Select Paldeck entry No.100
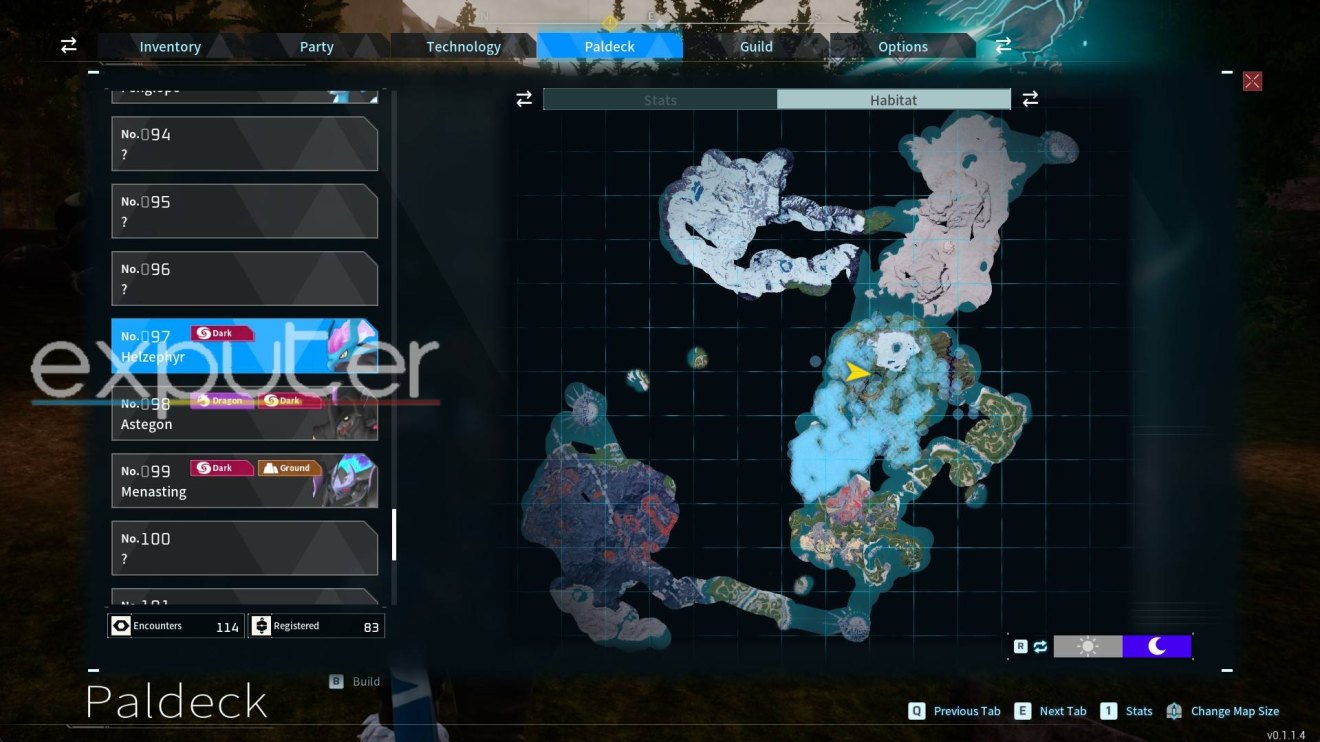1320x742 pixels. (x=244, y=547)
